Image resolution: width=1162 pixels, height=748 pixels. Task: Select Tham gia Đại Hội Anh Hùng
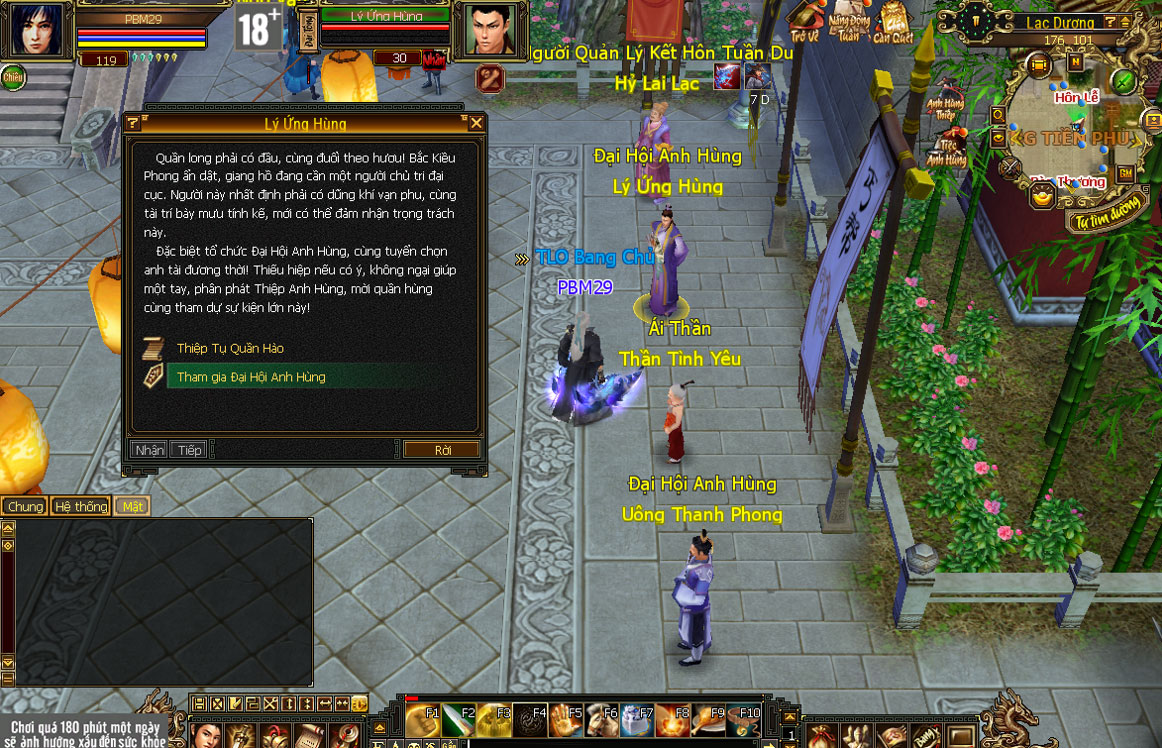coord(250,377)
